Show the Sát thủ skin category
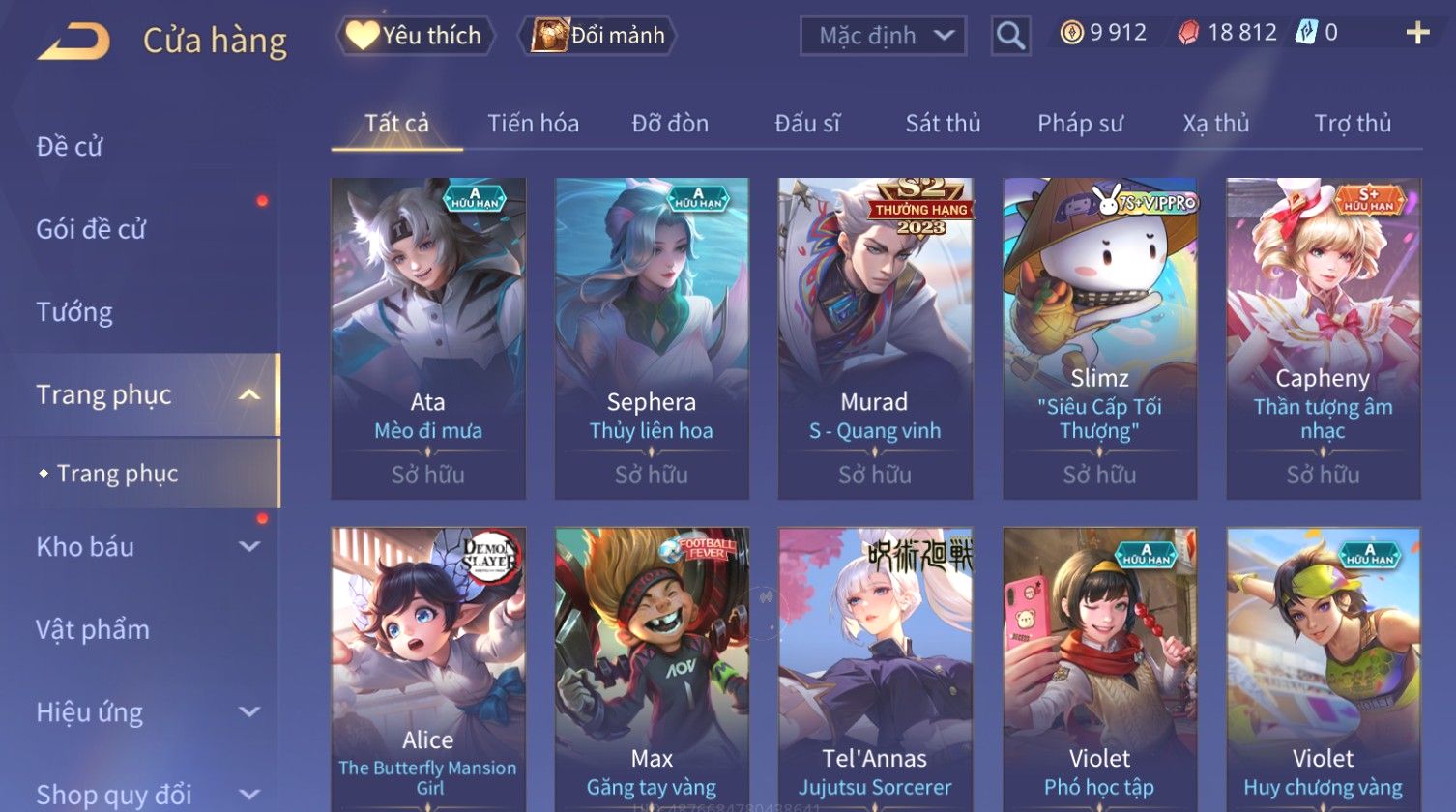 click(943, 124)
